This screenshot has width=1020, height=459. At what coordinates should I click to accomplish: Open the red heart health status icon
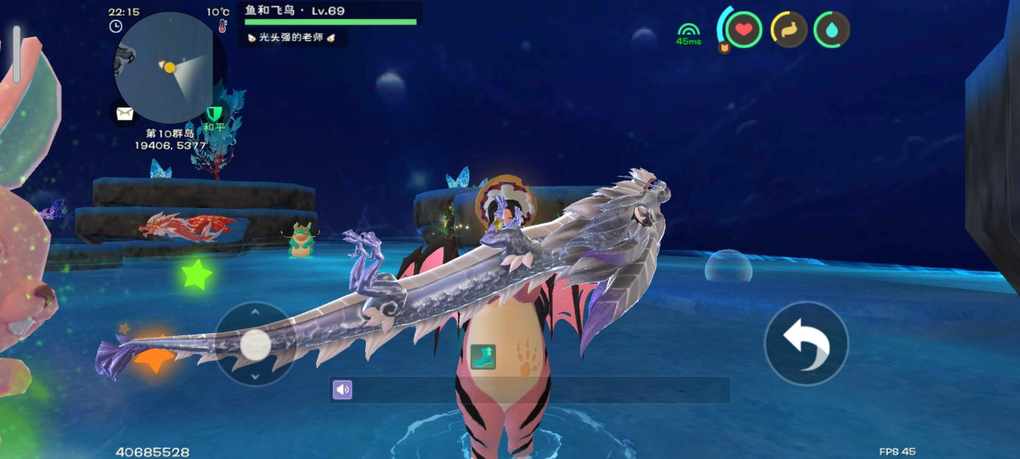click(x=743, y=30)
